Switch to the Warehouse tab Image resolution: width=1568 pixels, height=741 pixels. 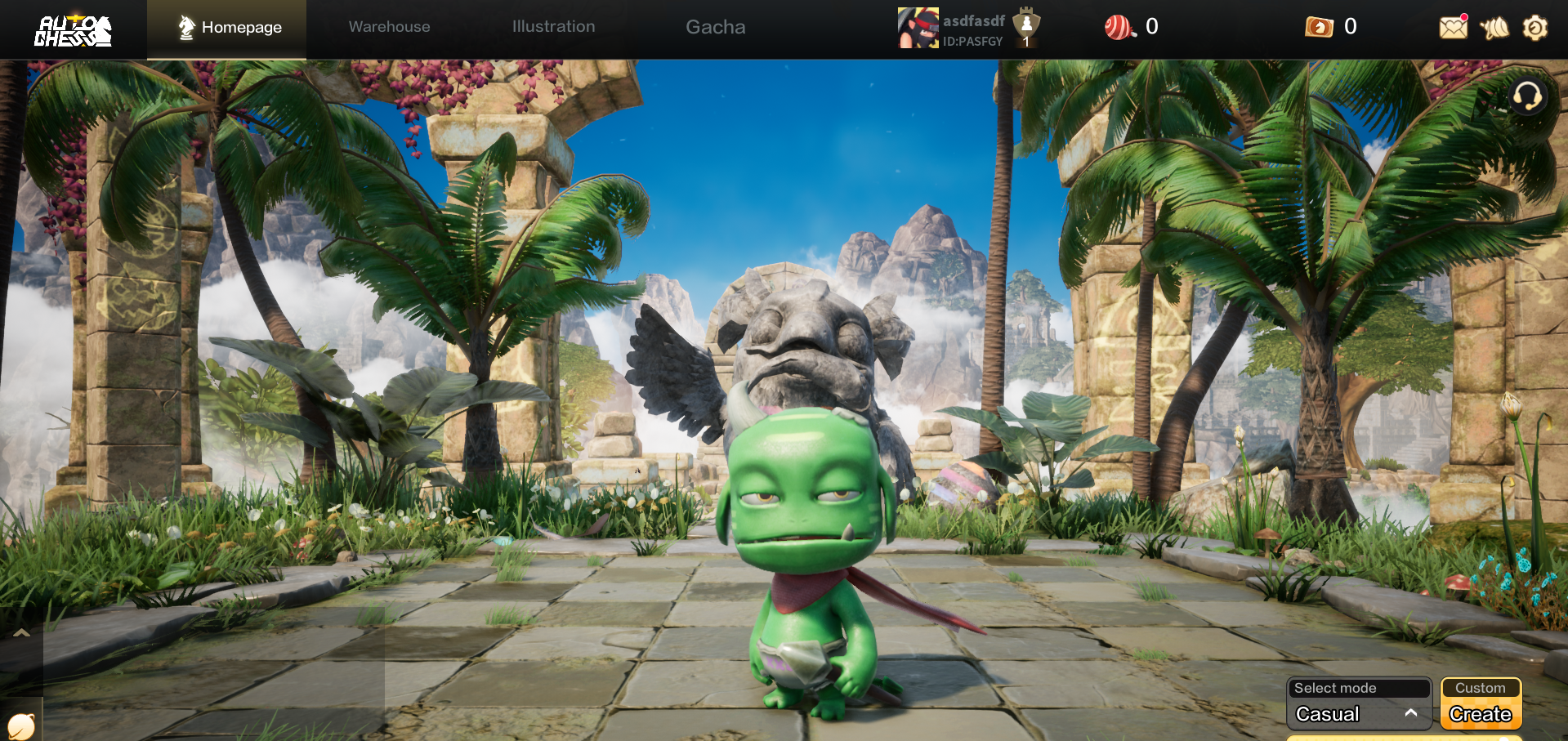(389, 26)
